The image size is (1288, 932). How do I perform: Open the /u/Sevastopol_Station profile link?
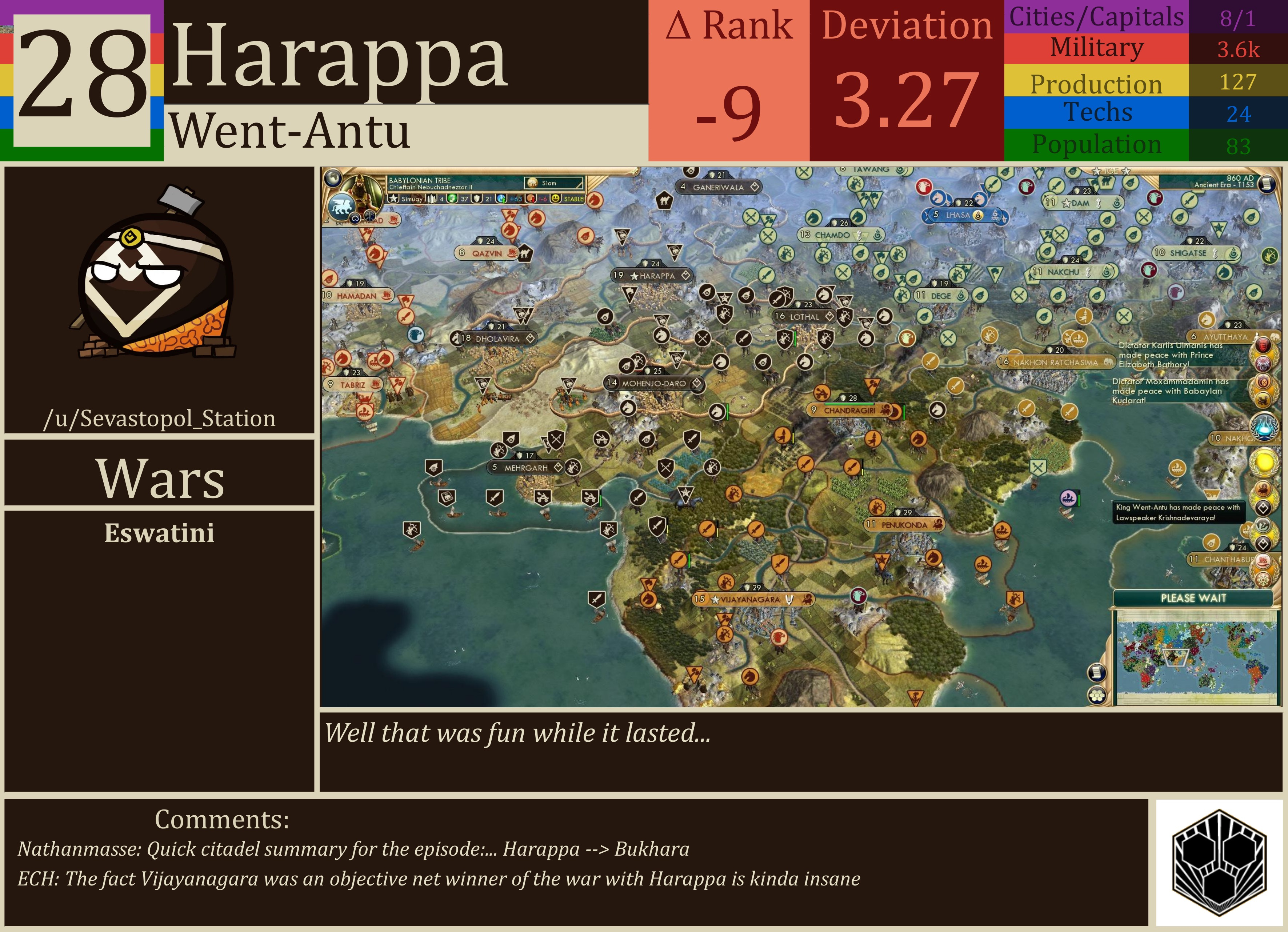pyautogui.click(x=159, y=419)
